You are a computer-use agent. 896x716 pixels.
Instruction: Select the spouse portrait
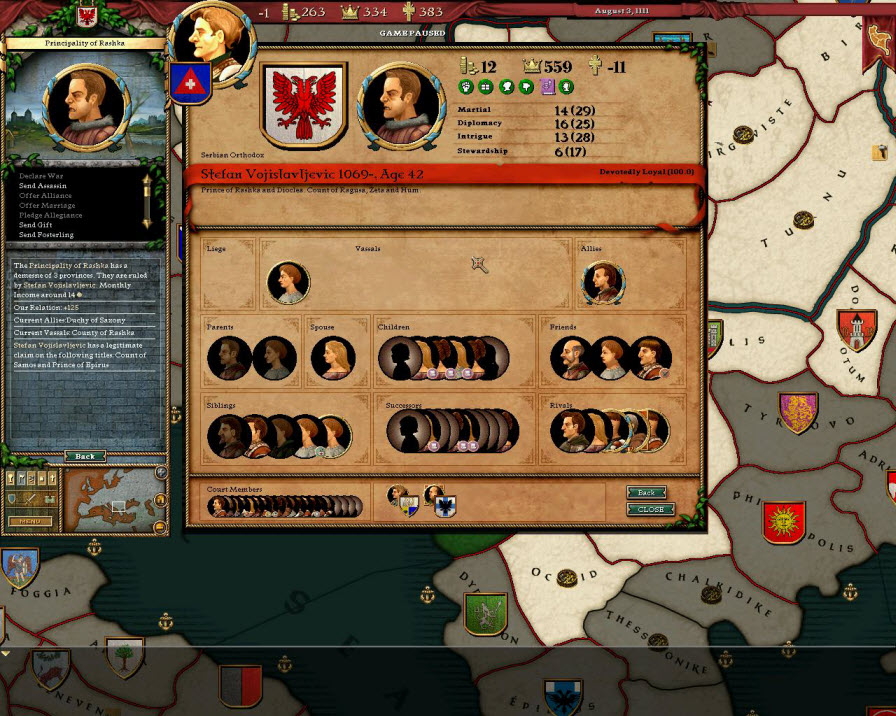coord(333,358)
